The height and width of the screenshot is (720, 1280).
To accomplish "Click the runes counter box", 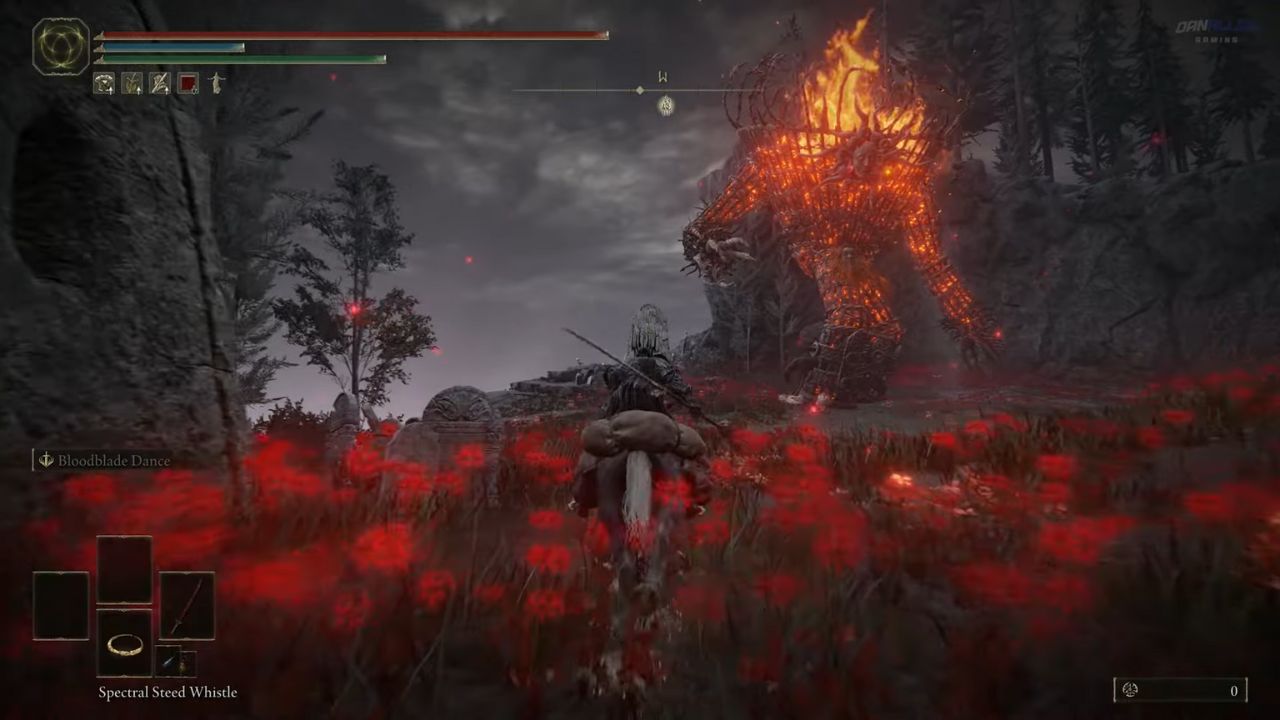I will 1181,690.
